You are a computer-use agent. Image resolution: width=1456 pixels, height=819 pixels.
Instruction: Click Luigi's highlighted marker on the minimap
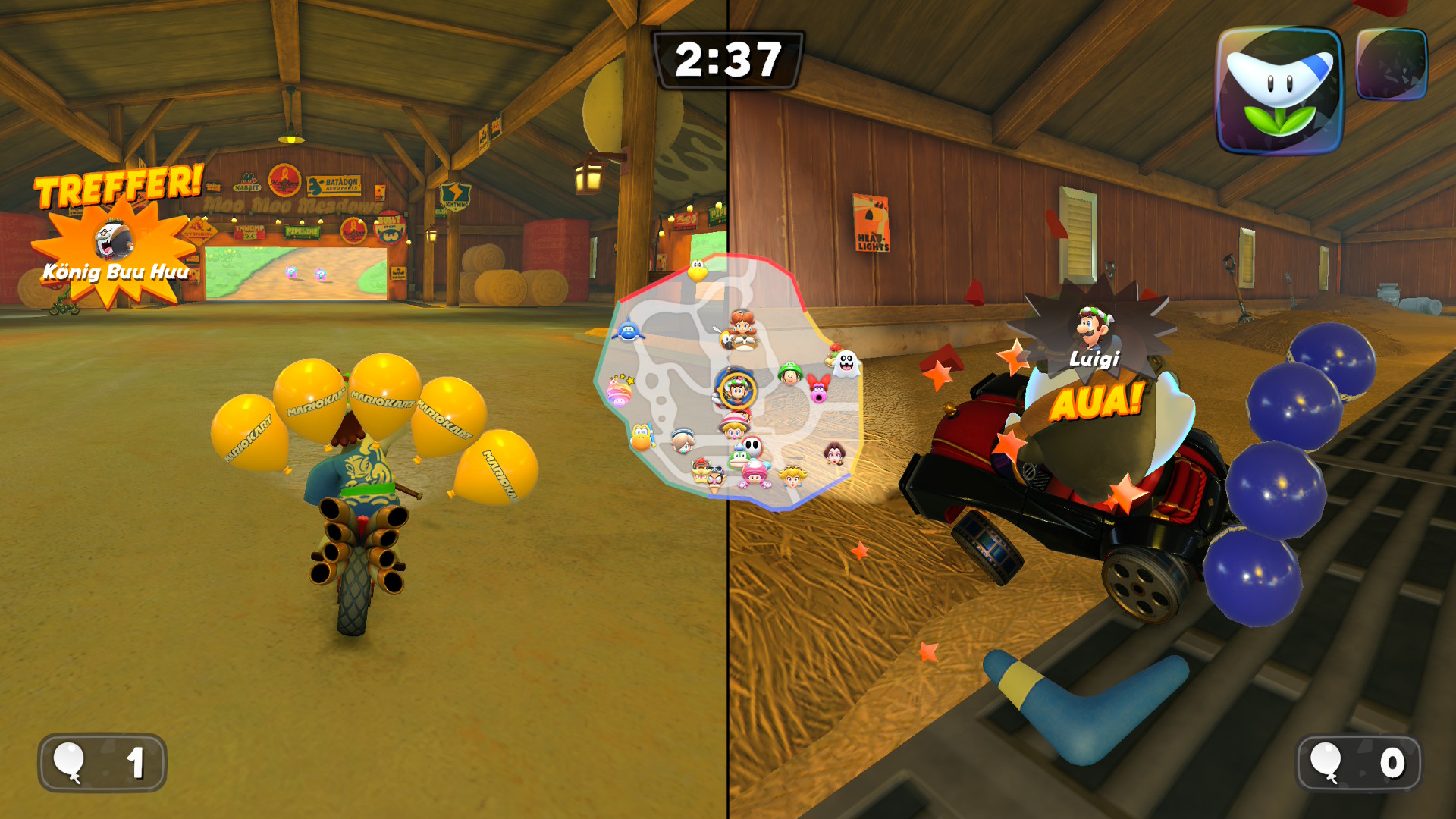pos(736,390)
